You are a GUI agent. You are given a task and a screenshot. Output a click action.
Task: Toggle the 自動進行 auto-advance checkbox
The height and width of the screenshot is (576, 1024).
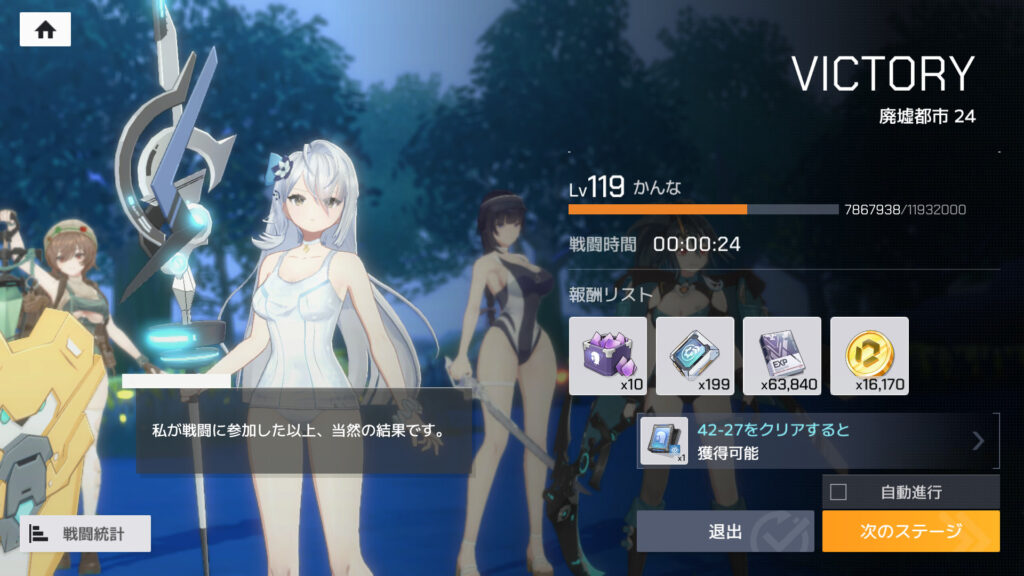839,492
